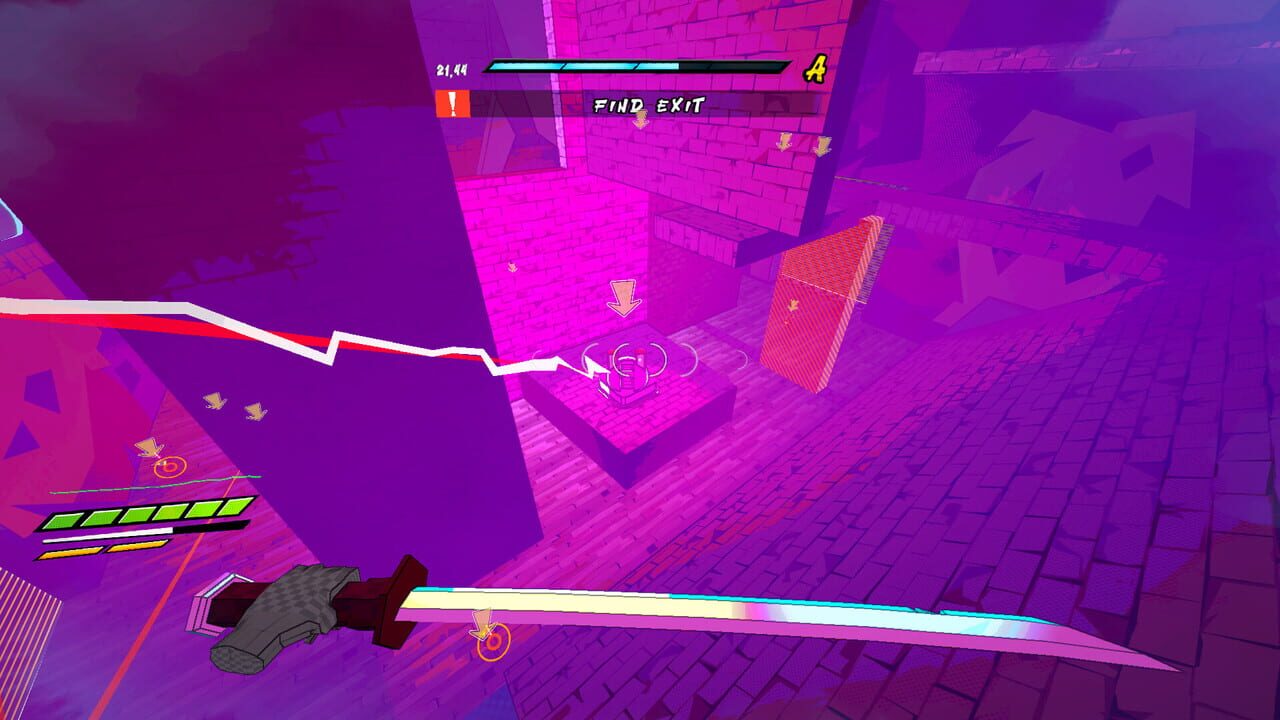Image resolution: width=1280 pixels, height=720 pixels.
Task: Toggle the middle green bar segment
Action: click(x=136, y=513)
